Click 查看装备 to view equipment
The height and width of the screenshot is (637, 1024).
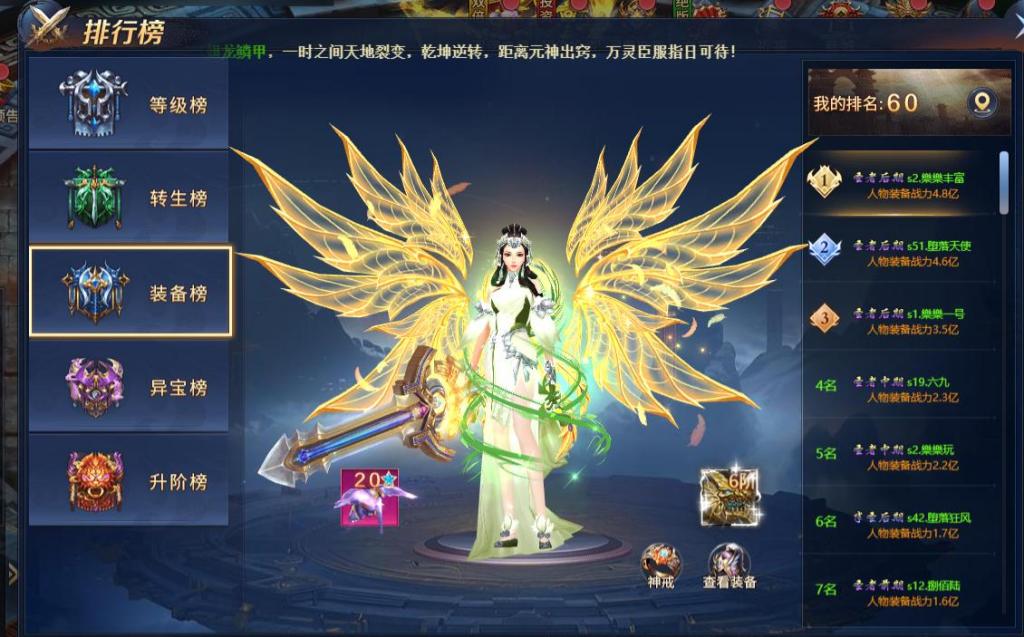click(729, 564)
